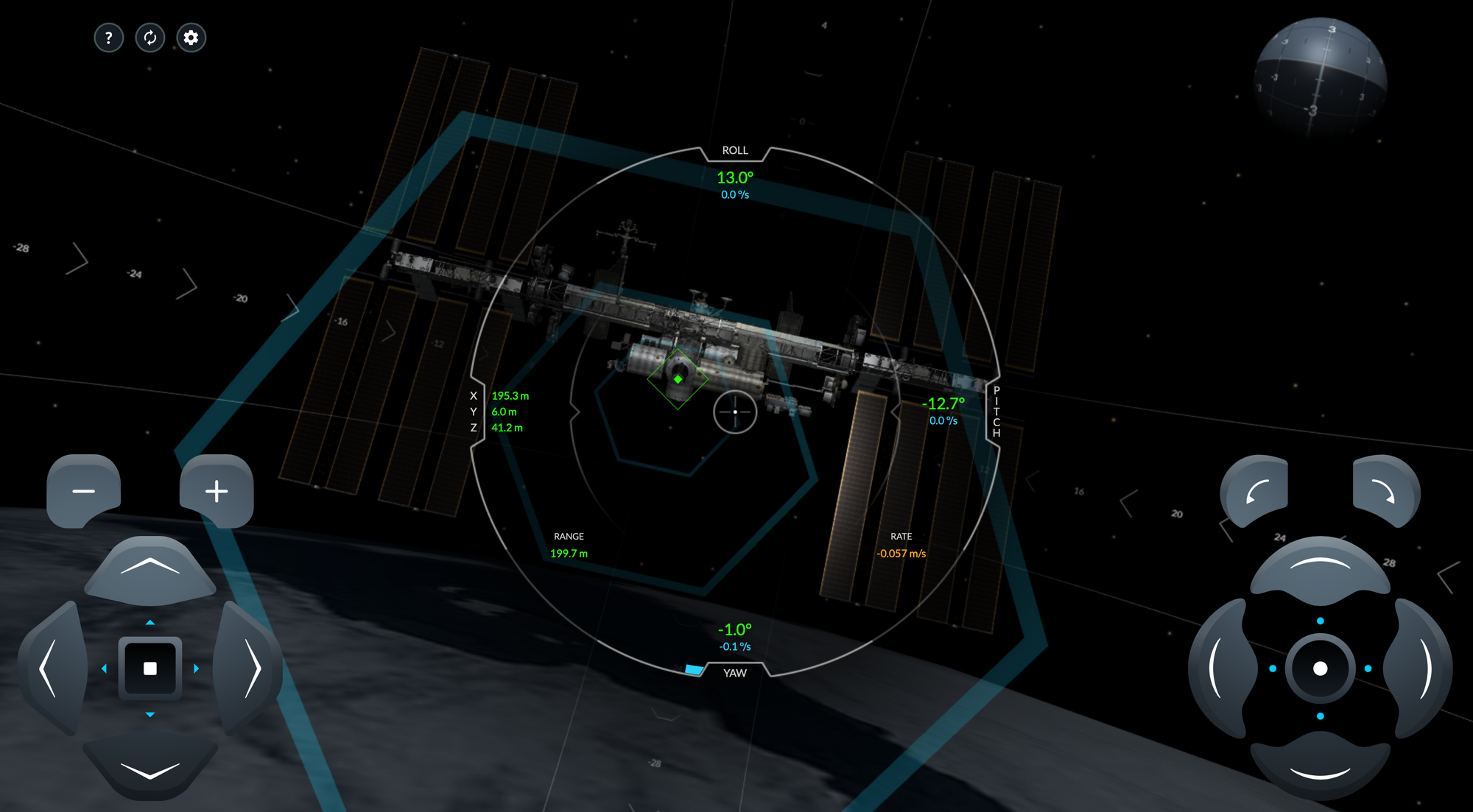Open the question mark help button
The height and width of the screenshot is (812, 1473).
(x=108, y=38)
